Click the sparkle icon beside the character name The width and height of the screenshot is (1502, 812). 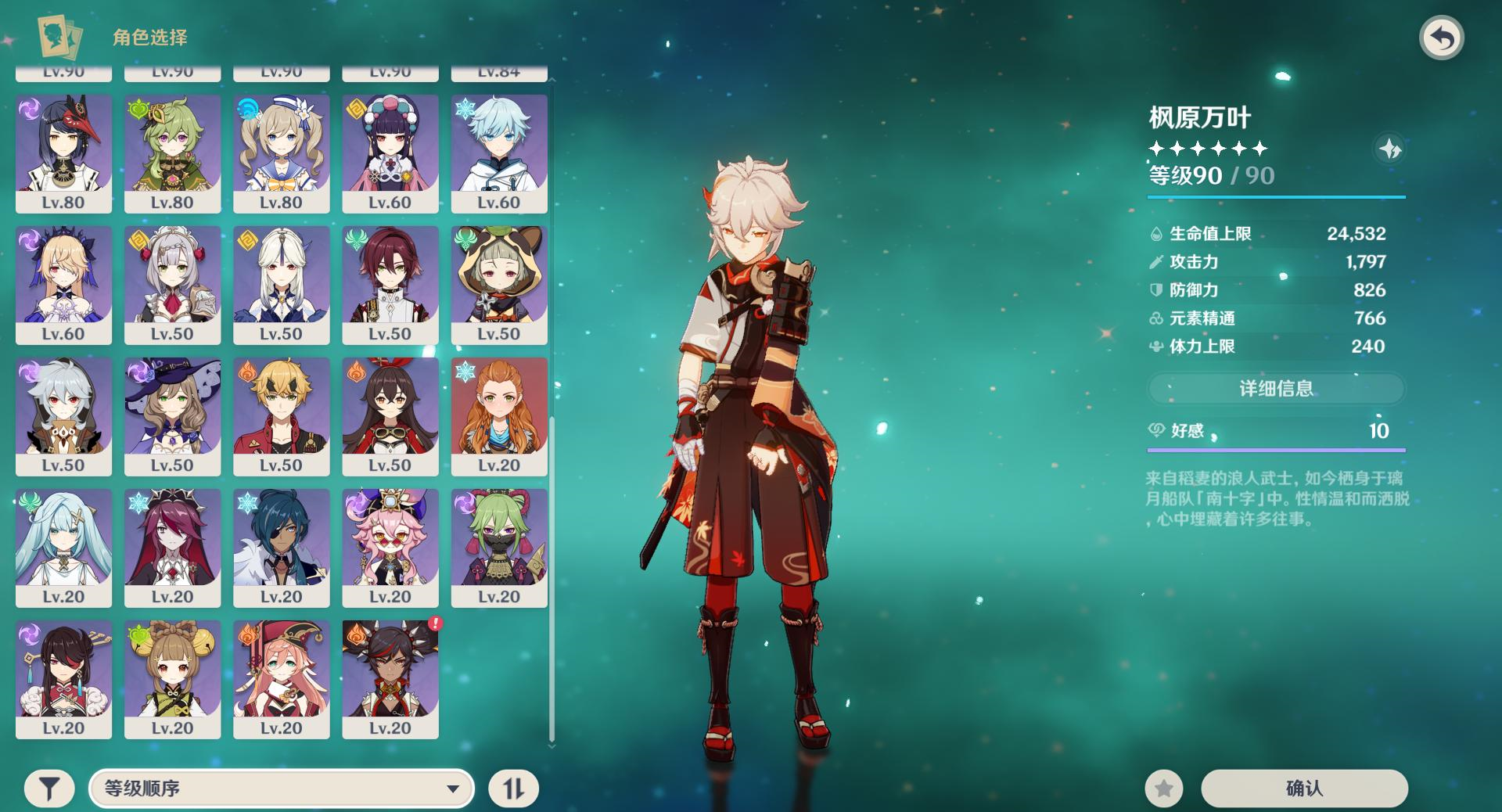click(1389, 149)
